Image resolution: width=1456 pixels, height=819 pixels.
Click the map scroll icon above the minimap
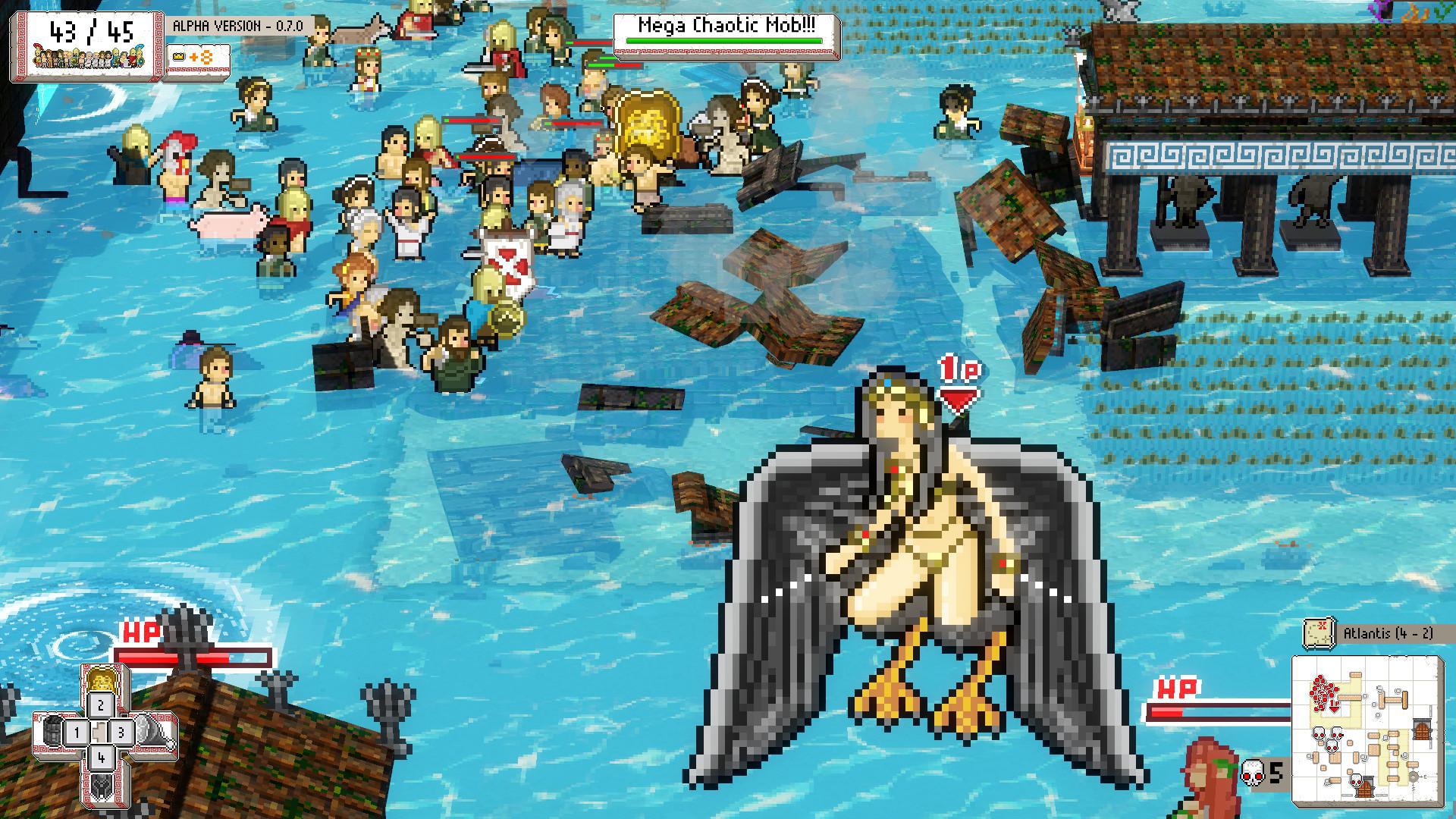point(1318,632)
